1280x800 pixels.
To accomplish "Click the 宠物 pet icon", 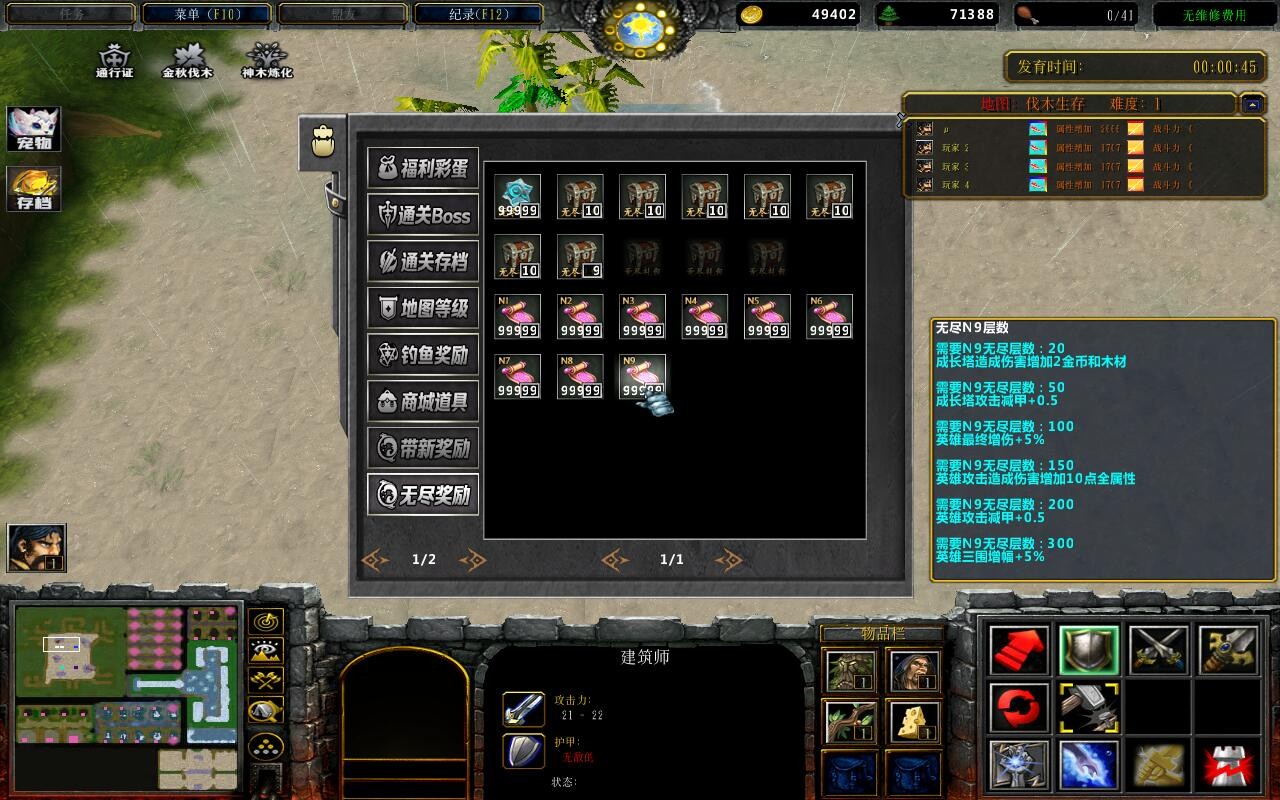I will pos(34,129).
